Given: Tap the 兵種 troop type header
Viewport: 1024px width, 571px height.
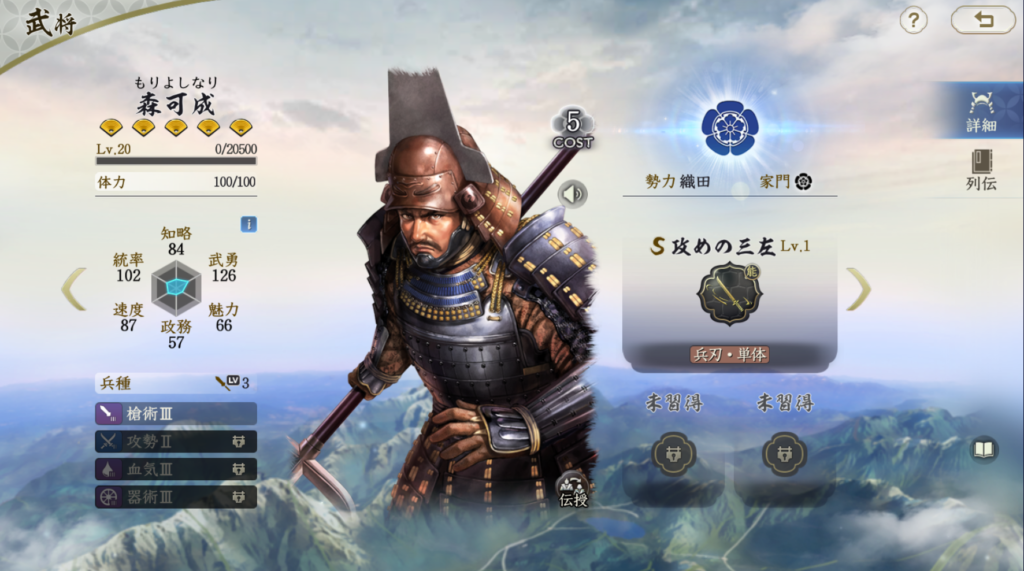Looking at the screenshot, I should click(x=176, y=382).
